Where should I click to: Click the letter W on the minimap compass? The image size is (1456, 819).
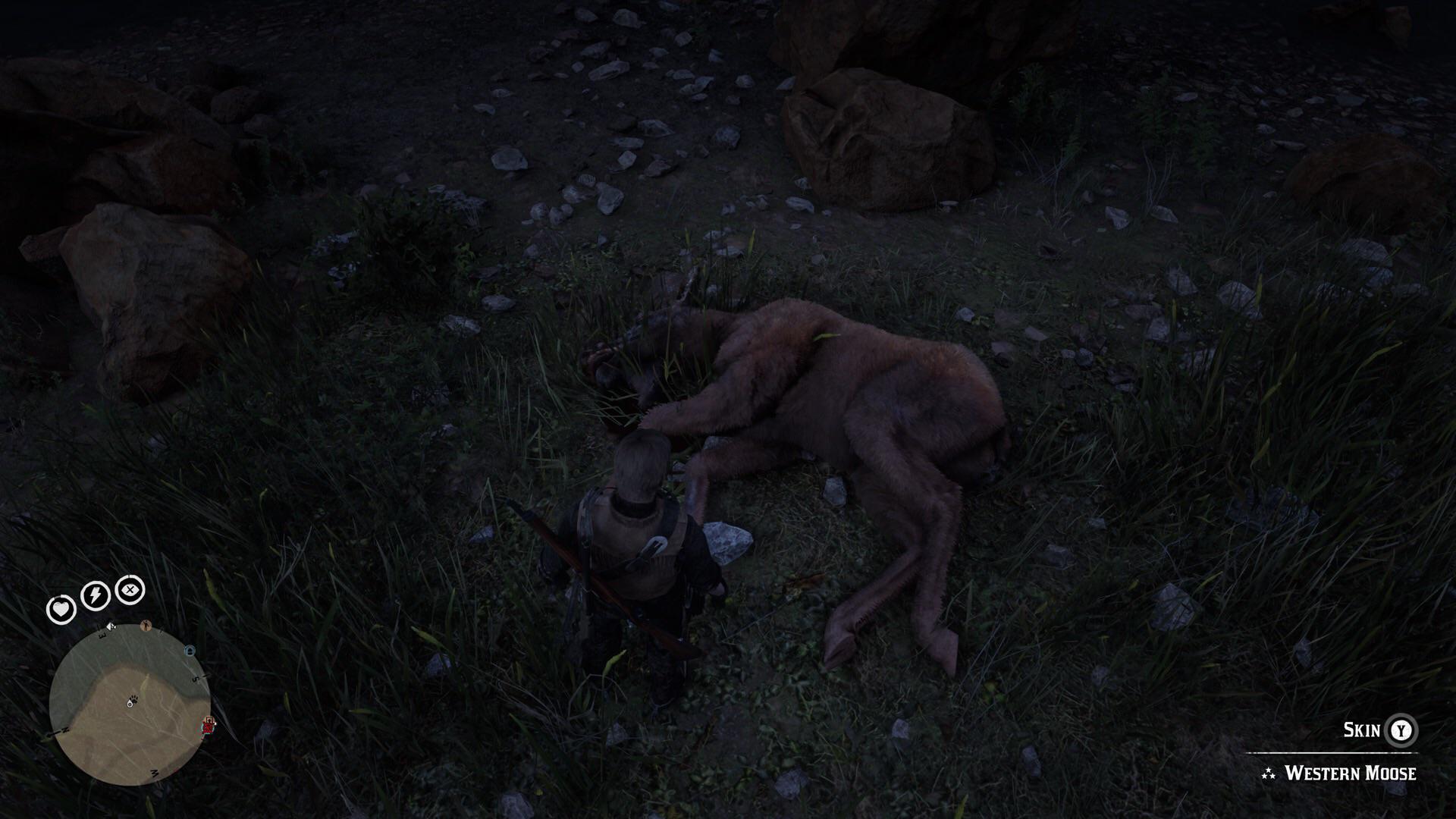[155, 773]
